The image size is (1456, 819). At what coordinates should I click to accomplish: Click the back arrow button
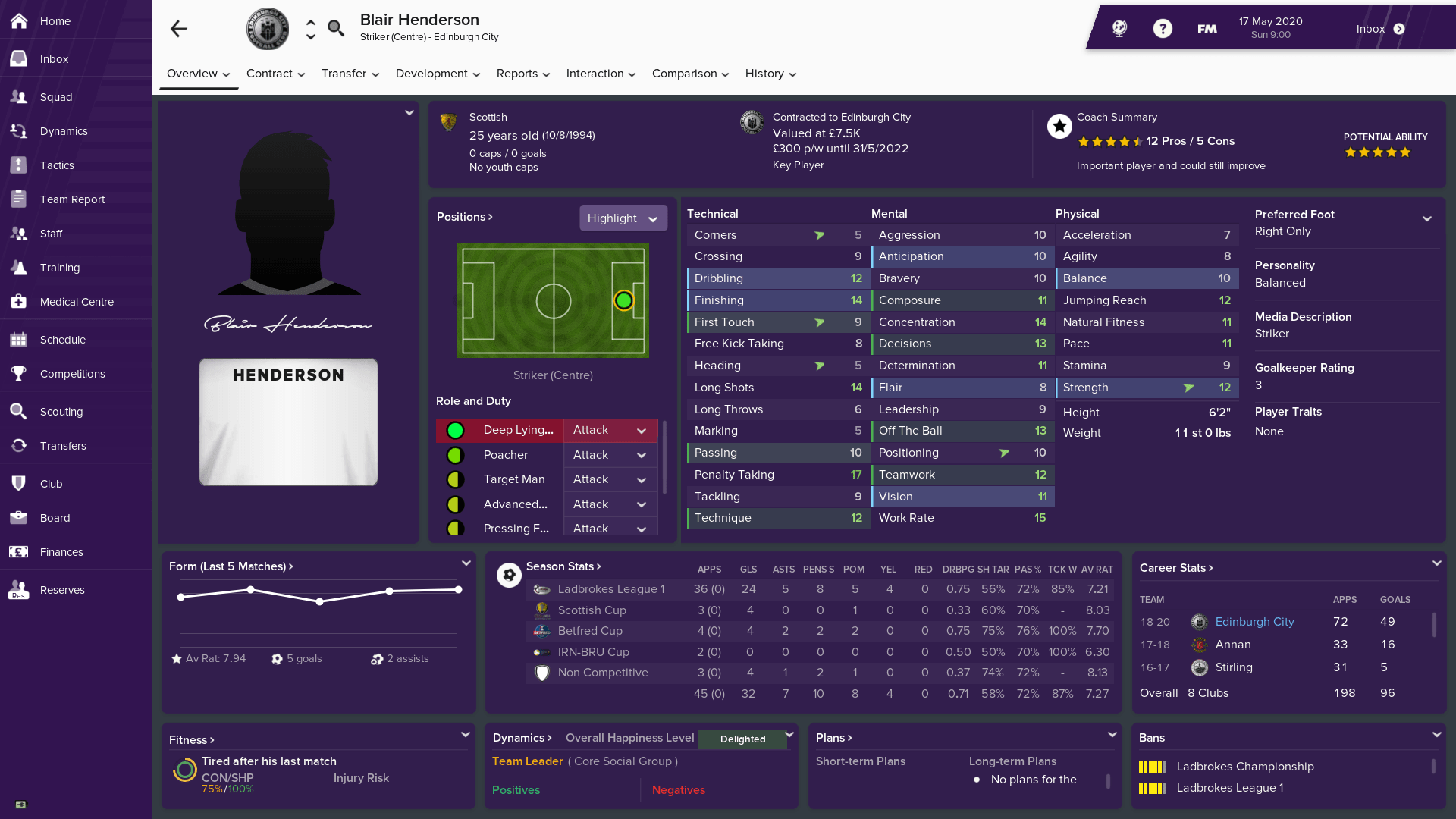point(178,29)
